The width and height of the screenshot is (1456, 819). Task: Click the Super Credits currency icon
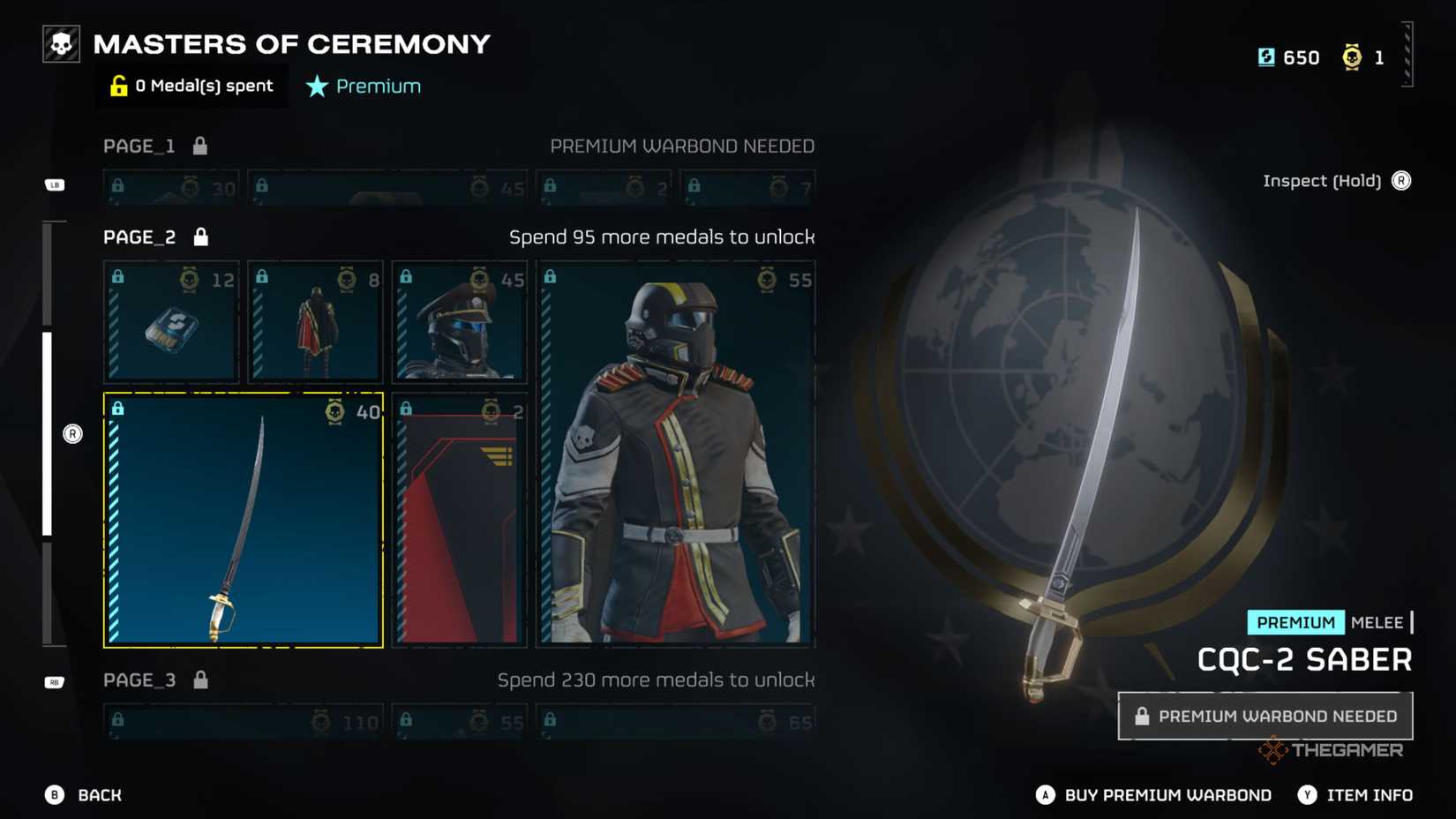point(1268,56)
